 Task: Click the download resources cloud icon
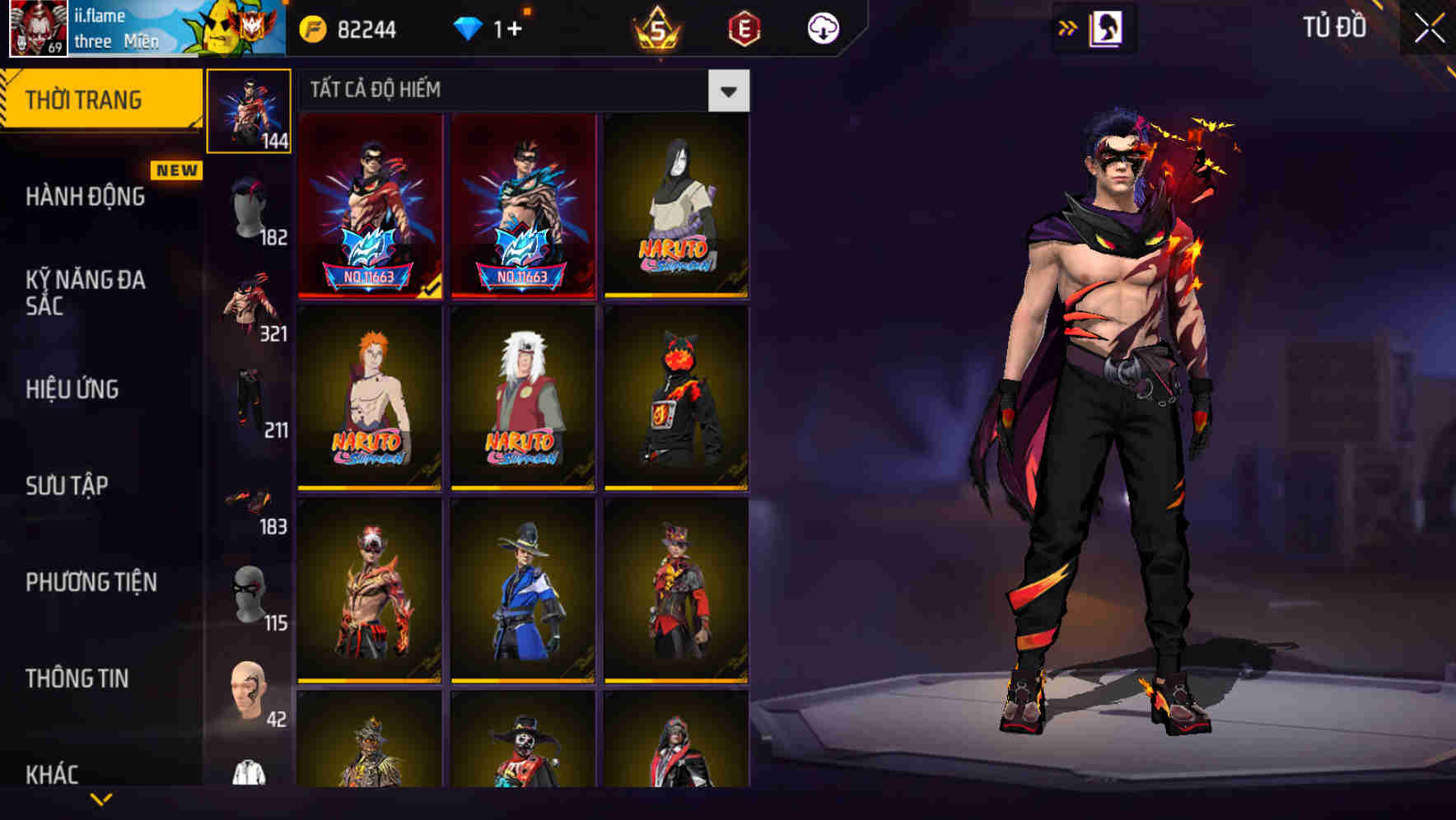pyautogui.click(x=823, y=30)
